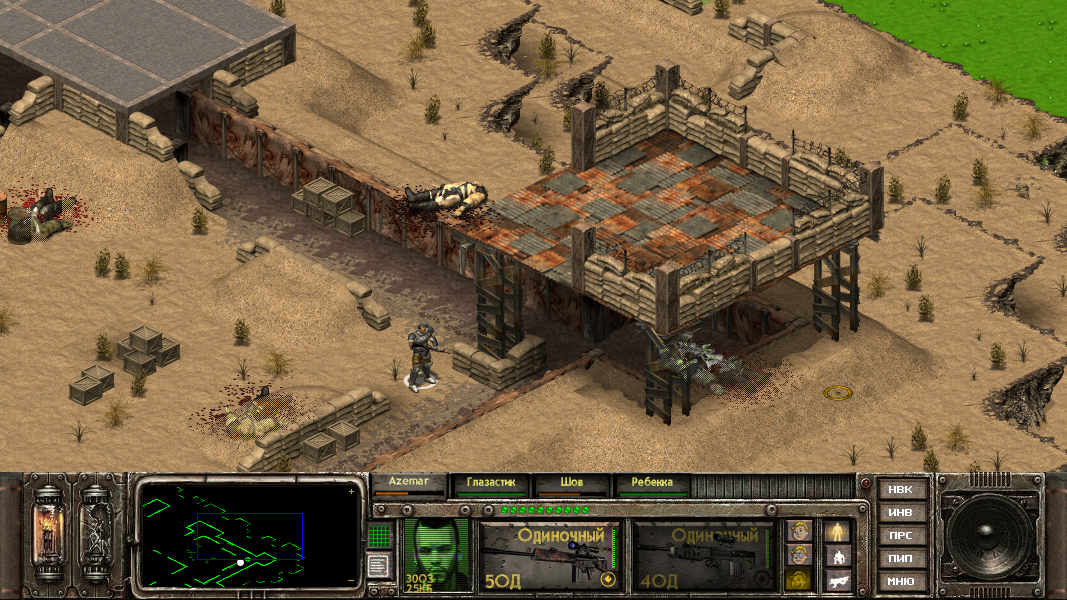Zoom out the minimap with the minus

[x=350, y=579]
